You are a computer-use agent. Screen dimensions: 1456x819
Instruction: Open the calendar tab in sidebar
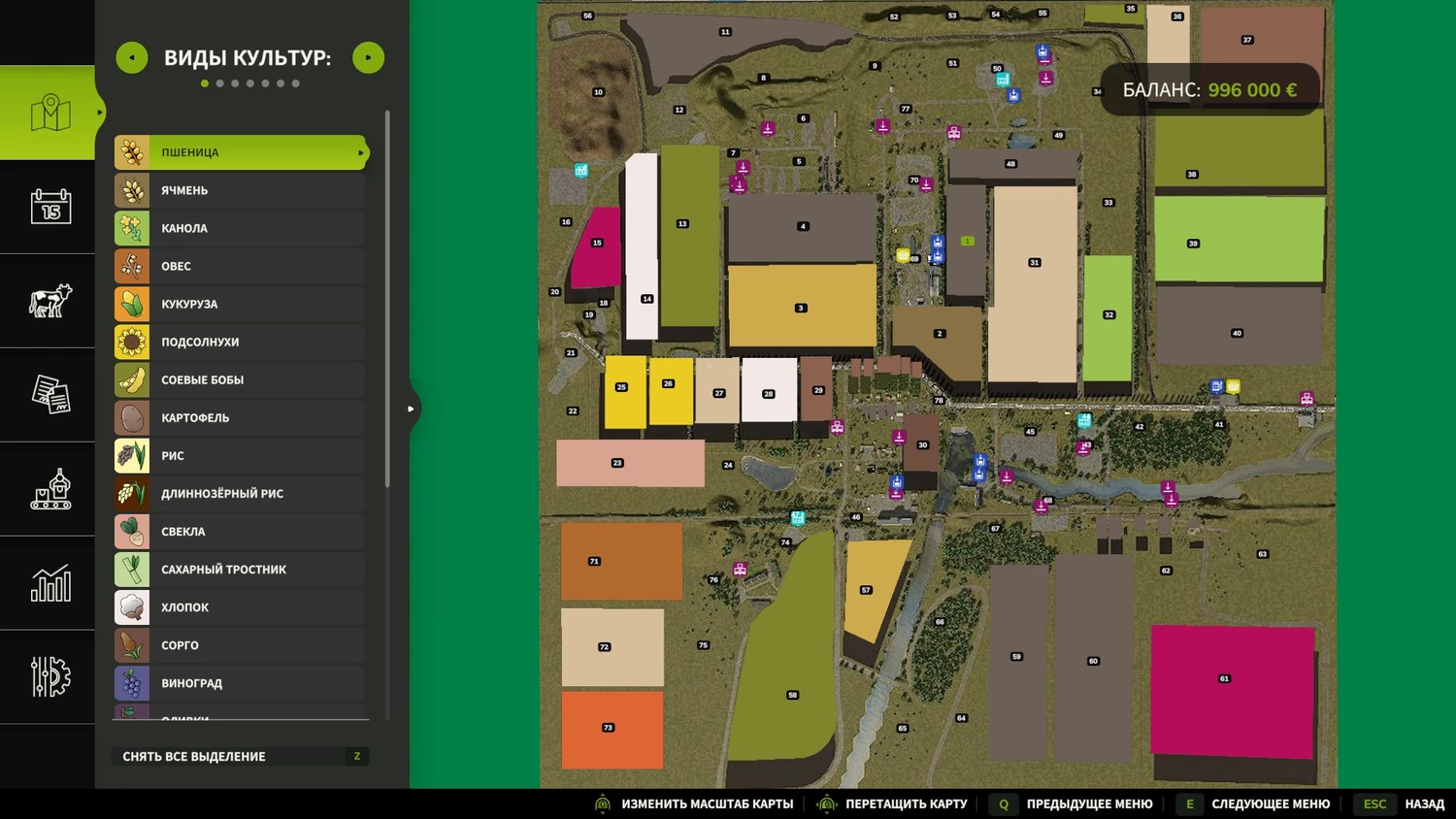pyautogui.click(x=50, y=207)
